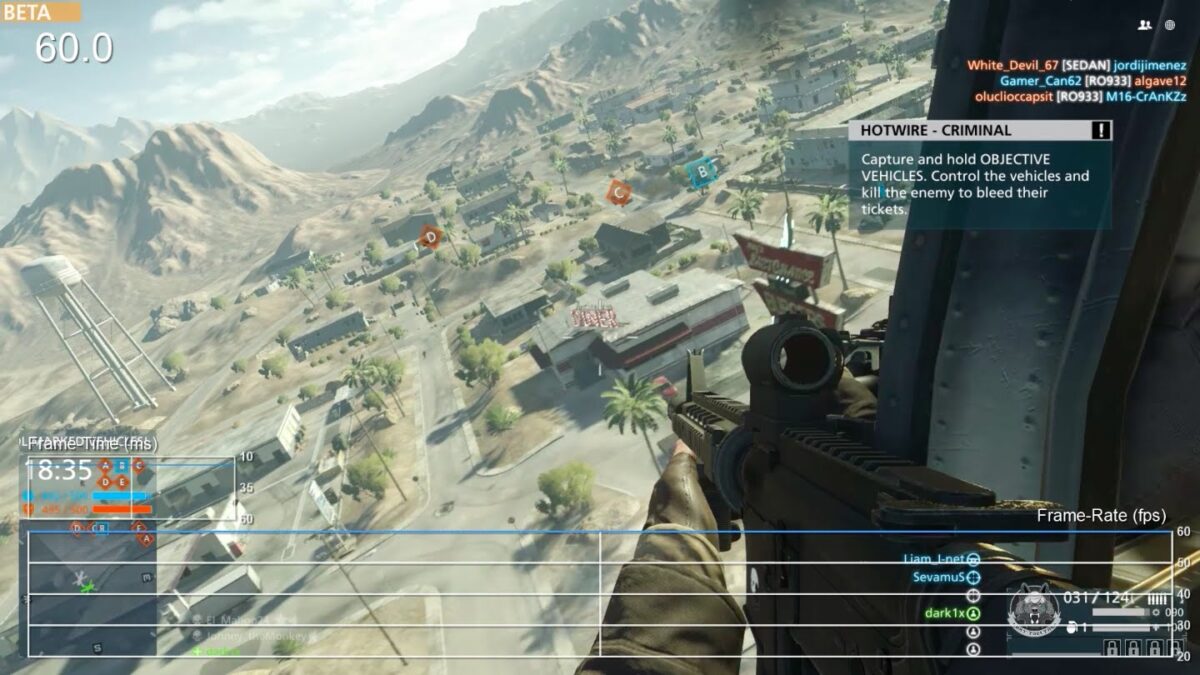Click the wolf squad emblem

click(1032, 609)
